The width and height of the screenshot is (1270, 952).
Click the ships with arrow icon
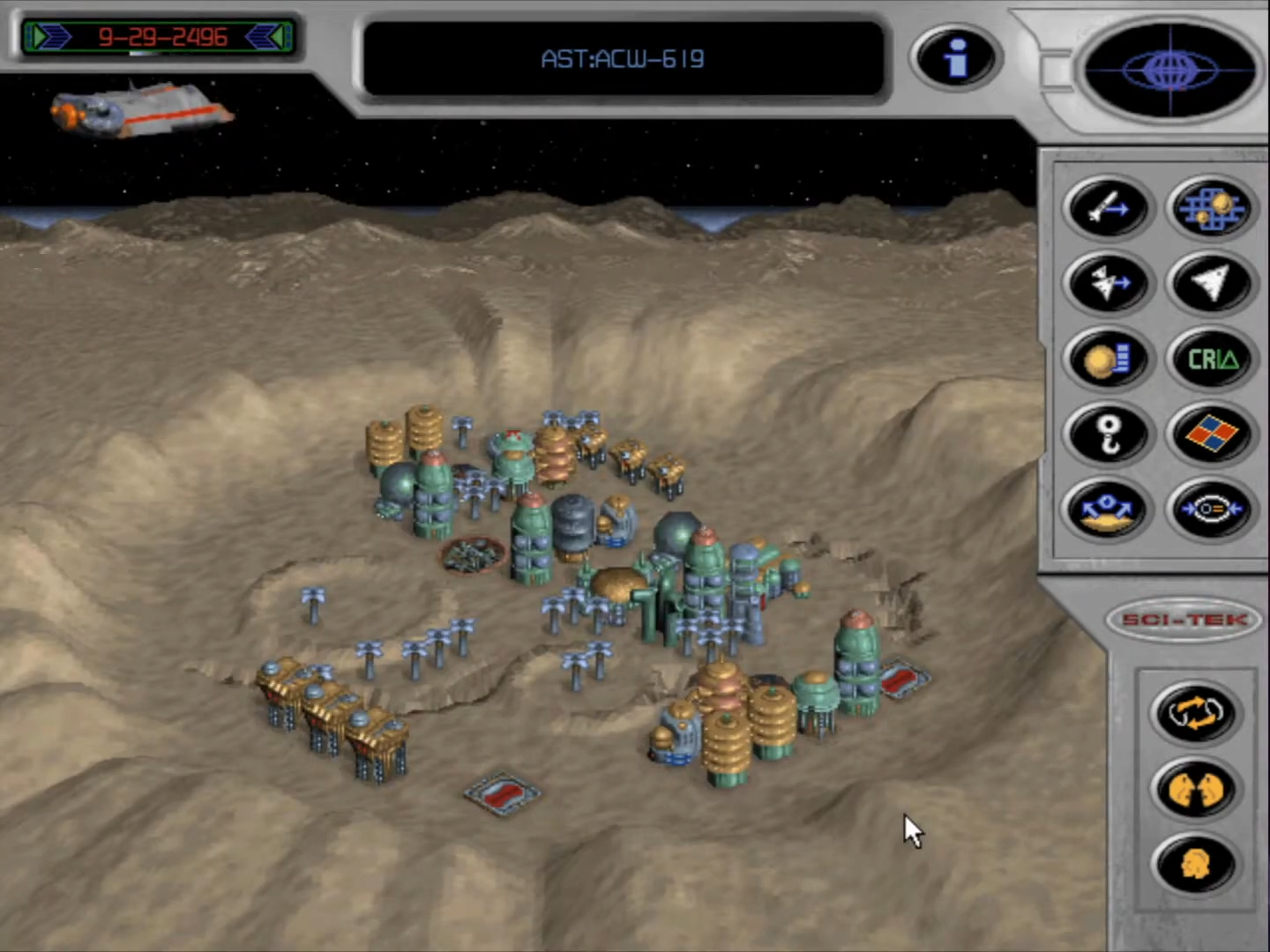click(x=1108, y=284)
